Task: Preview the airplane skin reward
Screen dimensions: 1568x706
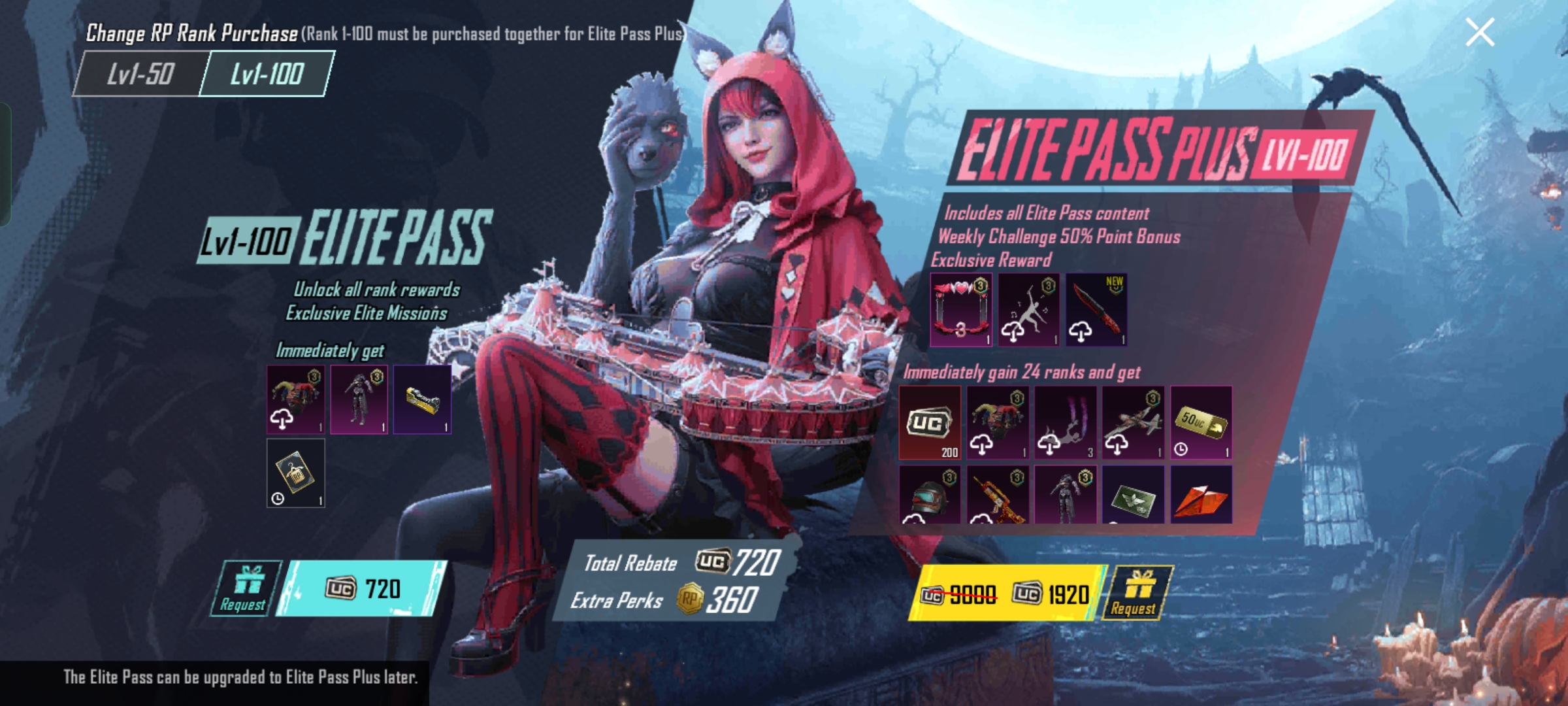Action: [1133, 423]
